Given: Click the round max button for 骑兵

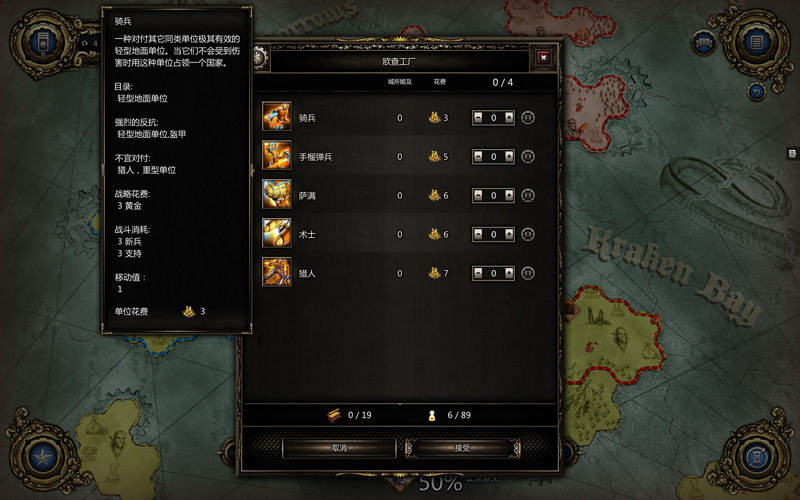Looking at the screenshot, I should click(528, 117).
